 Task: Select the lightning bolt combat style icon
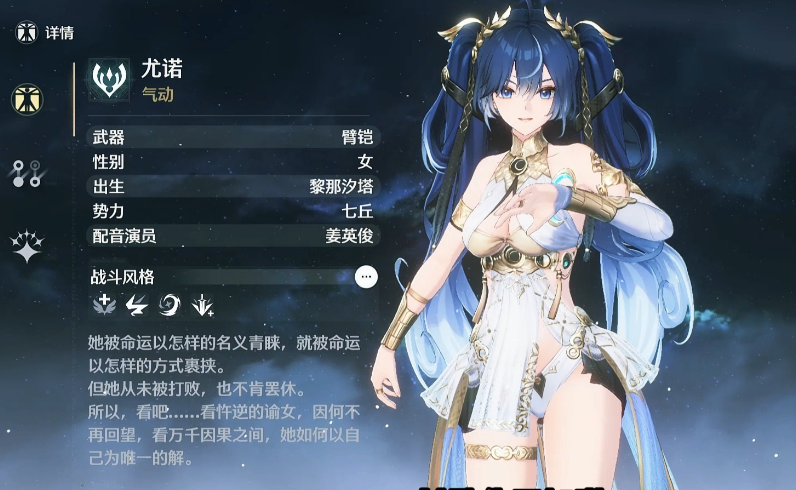pyautogui.click(x=137, y=305)
